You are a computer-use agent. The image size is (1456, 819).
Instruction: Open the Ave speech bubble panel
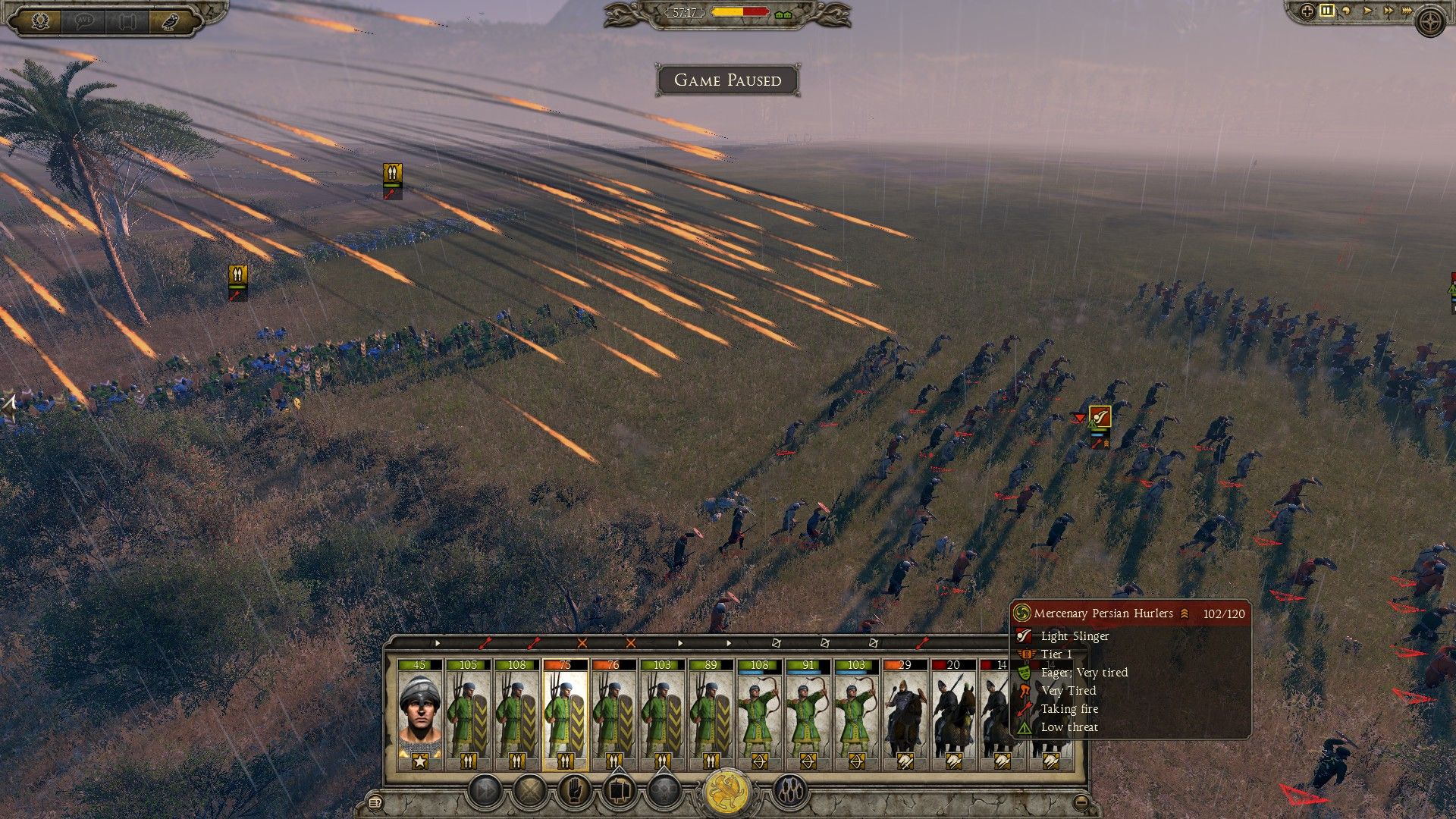(85, 19)
